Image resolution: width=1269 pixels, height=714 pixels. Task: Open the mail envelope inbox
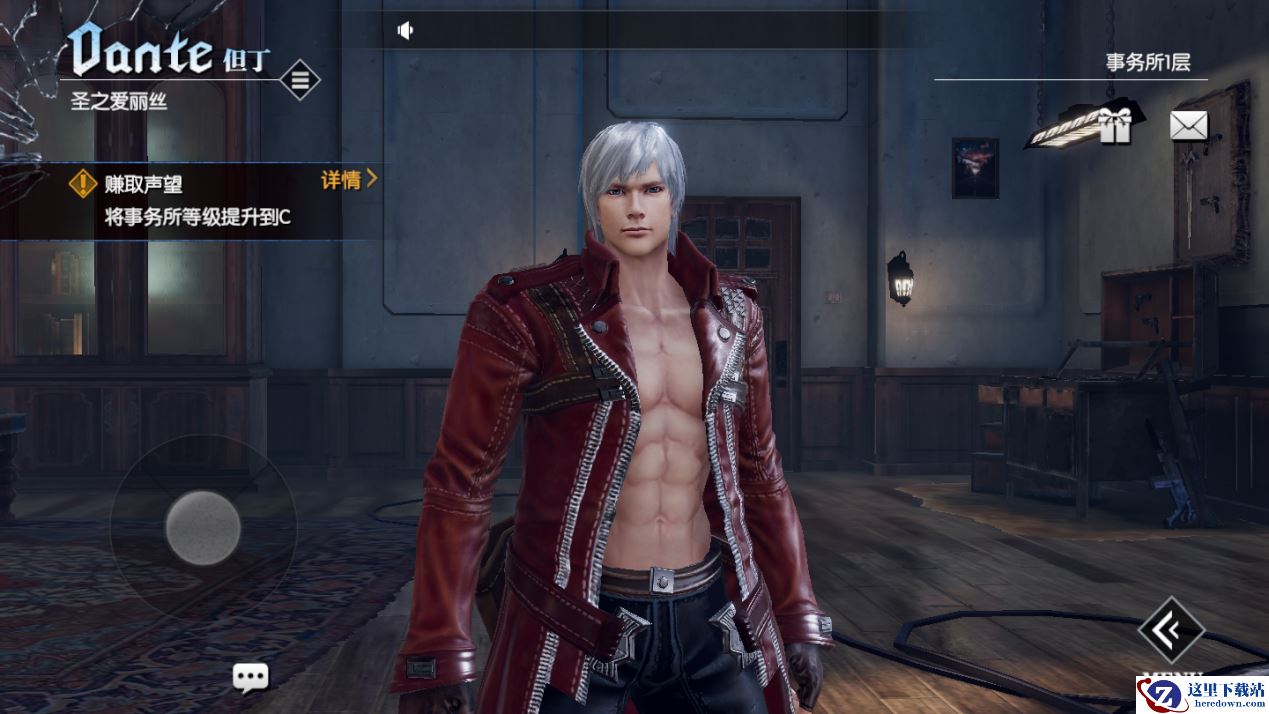[1188, 126]
